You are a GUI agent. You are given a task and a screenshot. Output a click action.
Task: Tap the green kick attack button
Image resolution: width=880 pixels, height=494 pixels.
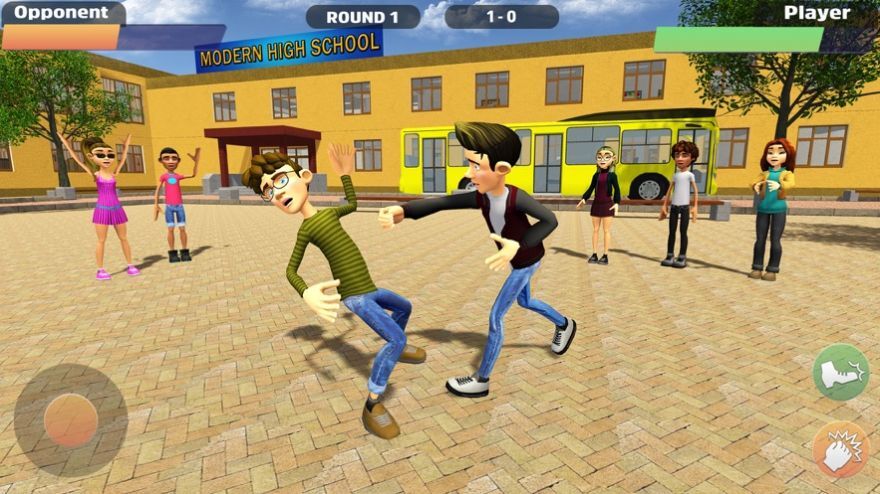click(x=840, y=372)
